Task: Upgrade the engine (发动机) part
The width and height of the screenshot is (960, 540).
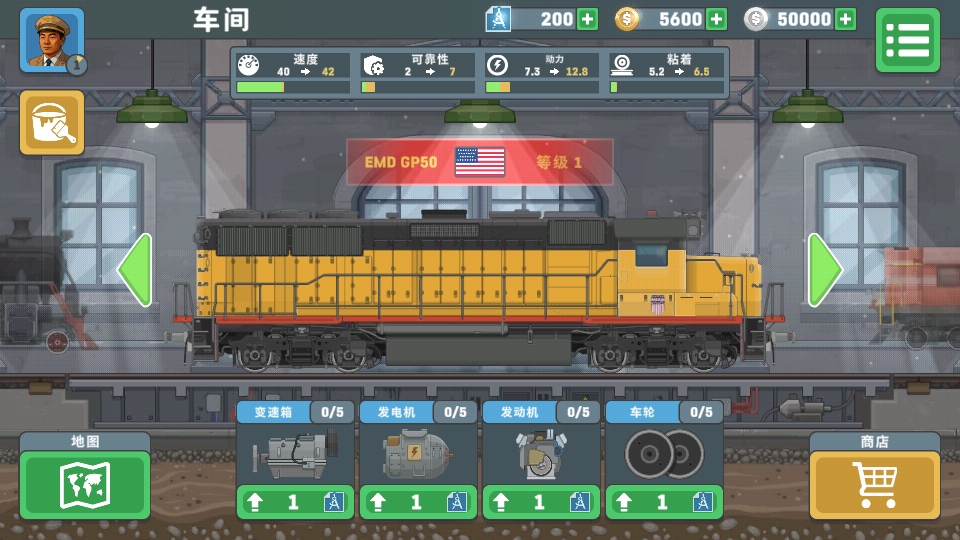Action: (x=541, y=501)
